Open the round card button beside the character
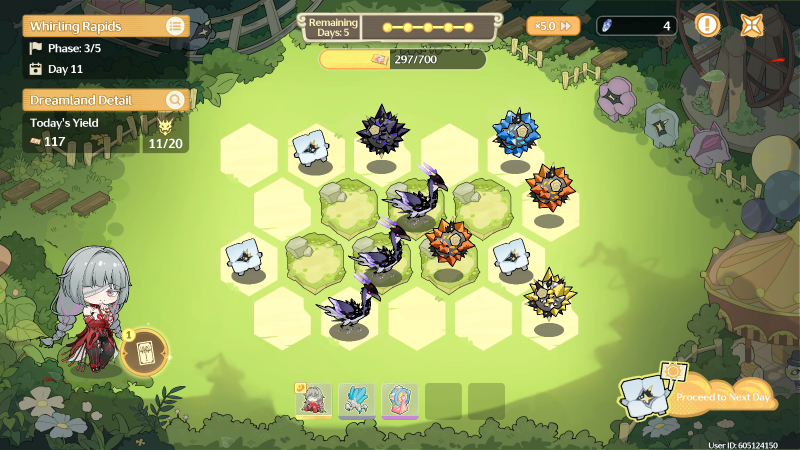 [144, 352]
